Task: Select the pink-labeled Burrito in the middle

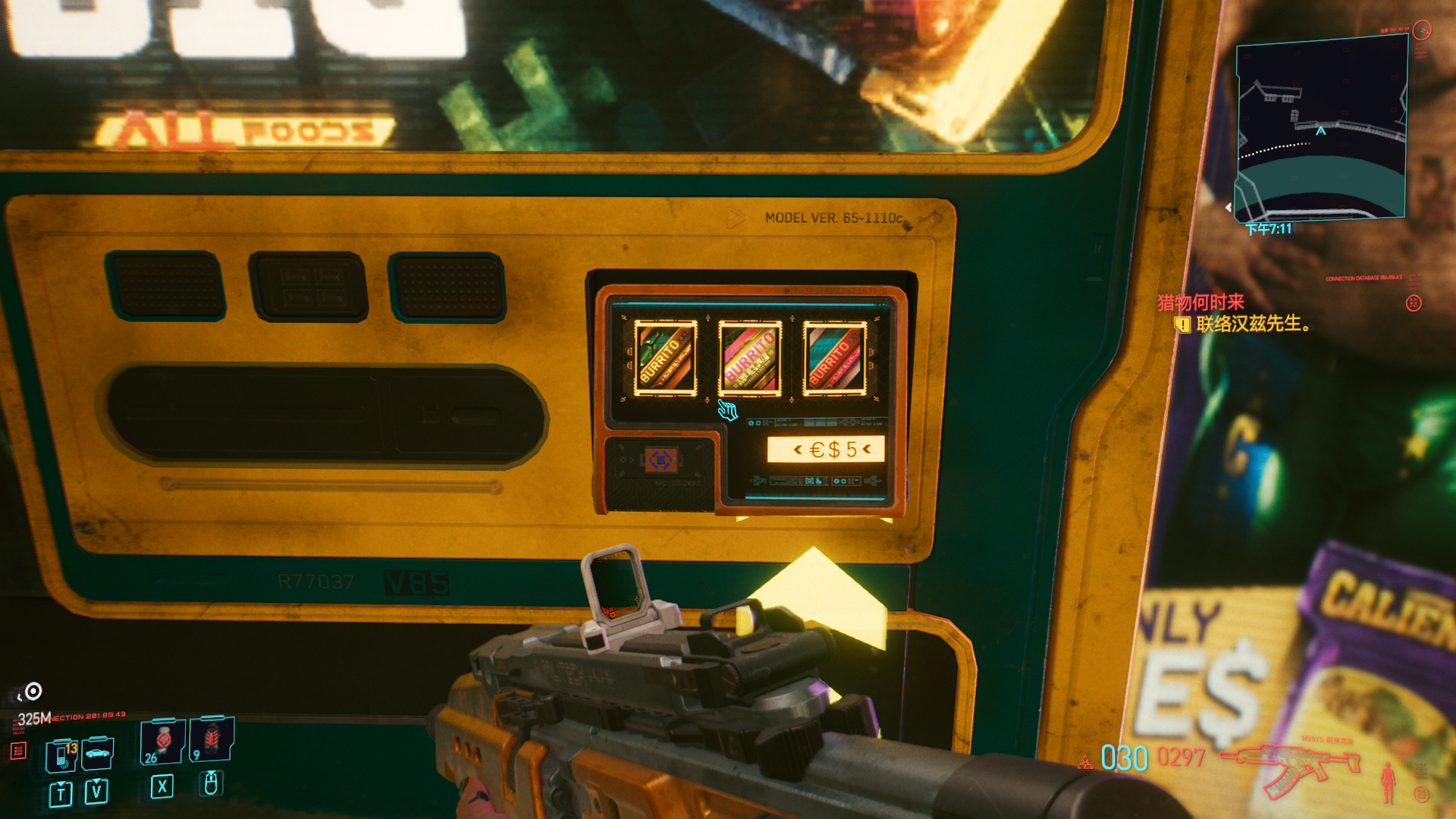Action: pos(749,358)
